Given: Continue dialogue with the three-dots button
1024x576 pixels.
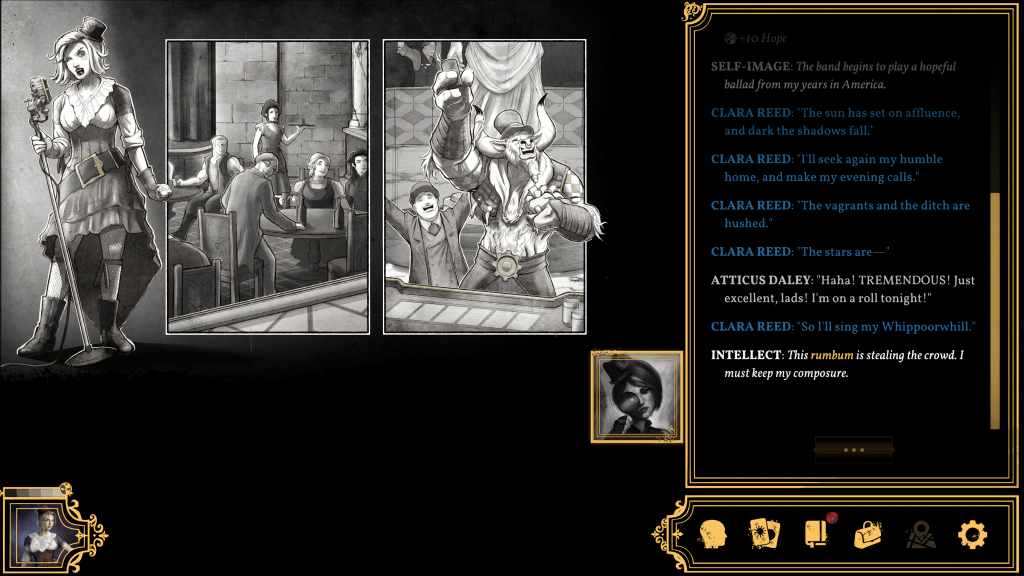Looking at the screenshot, I should click(853, 450).
